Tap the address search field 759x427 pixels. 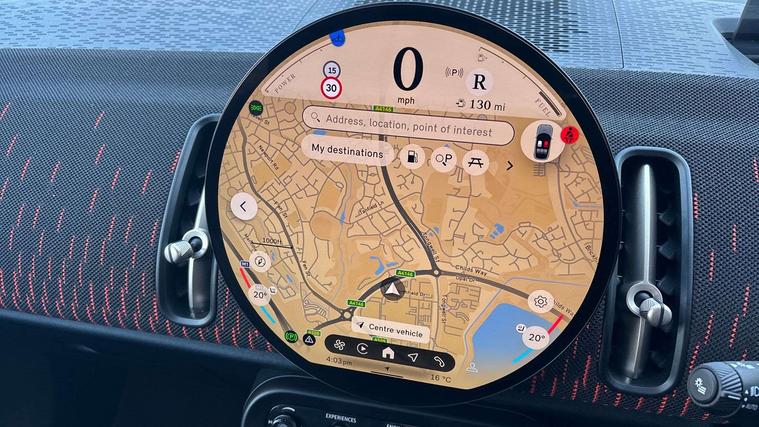click(x=410, y=118)
